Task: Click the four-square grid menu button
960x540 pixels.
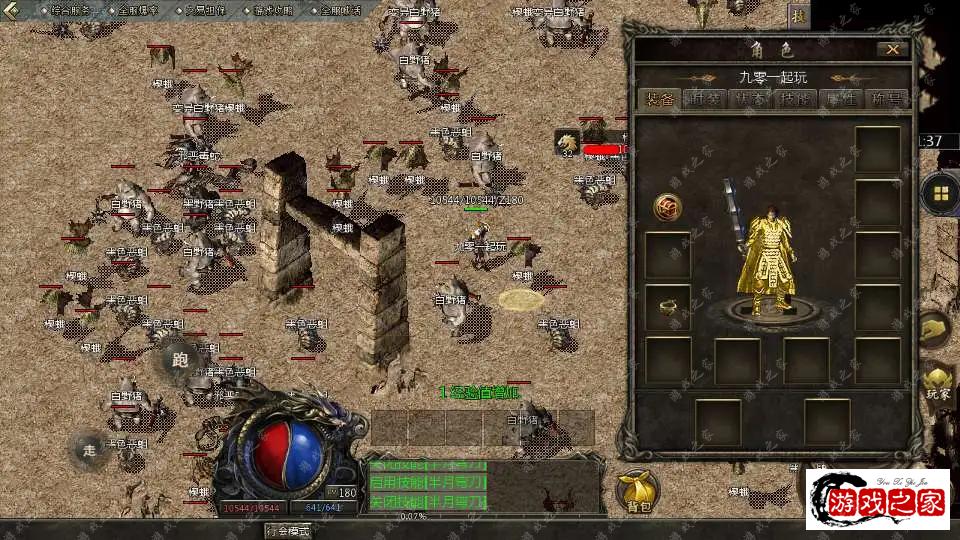Action: point(940,193)
